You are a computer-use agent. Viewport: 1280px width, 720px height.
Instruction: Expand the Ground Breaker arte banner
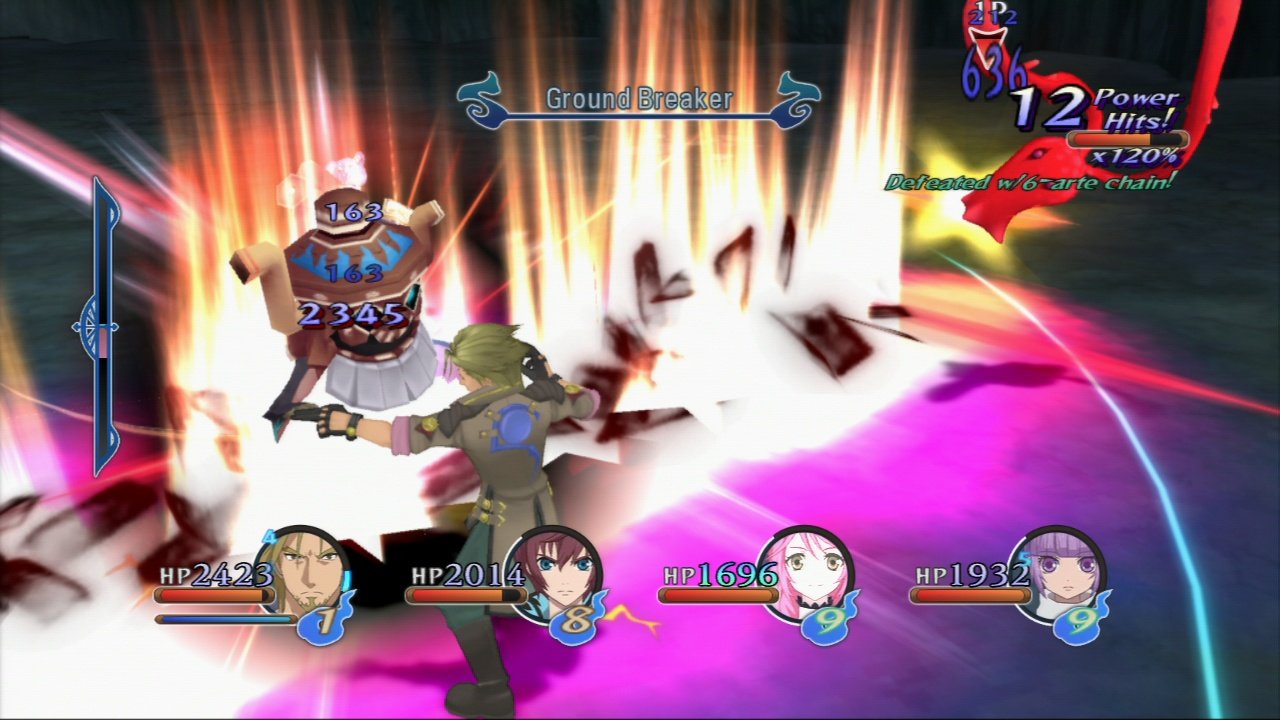[638, 99]
